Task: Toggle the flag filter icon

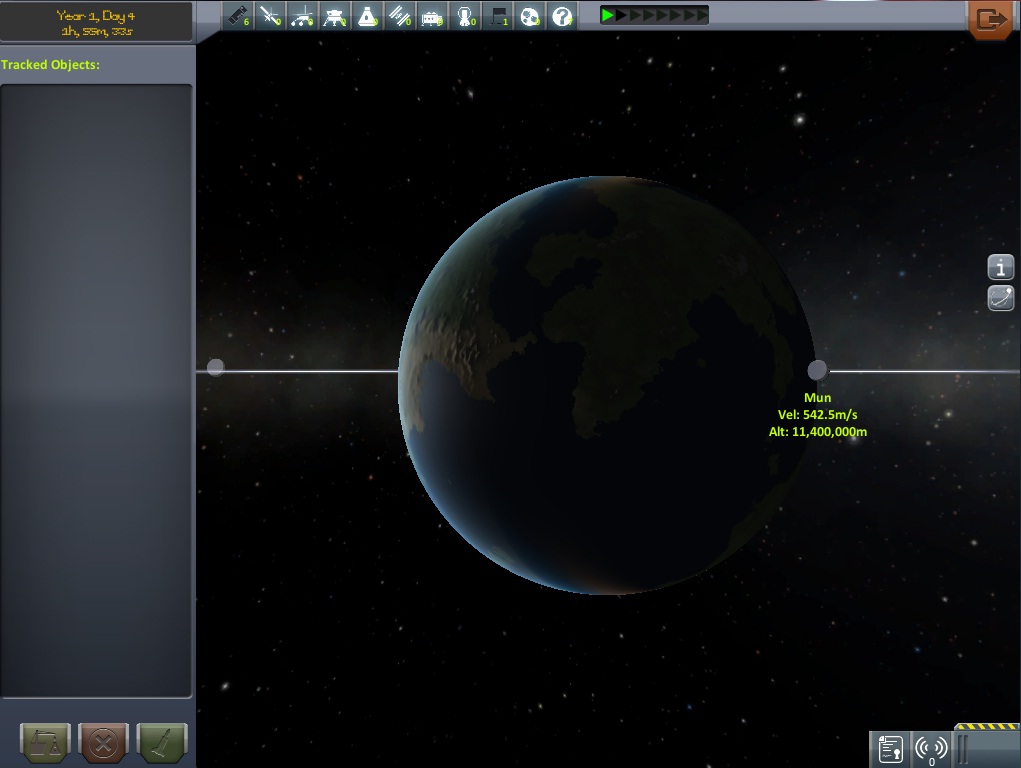Action: click(x=498, y=16)
